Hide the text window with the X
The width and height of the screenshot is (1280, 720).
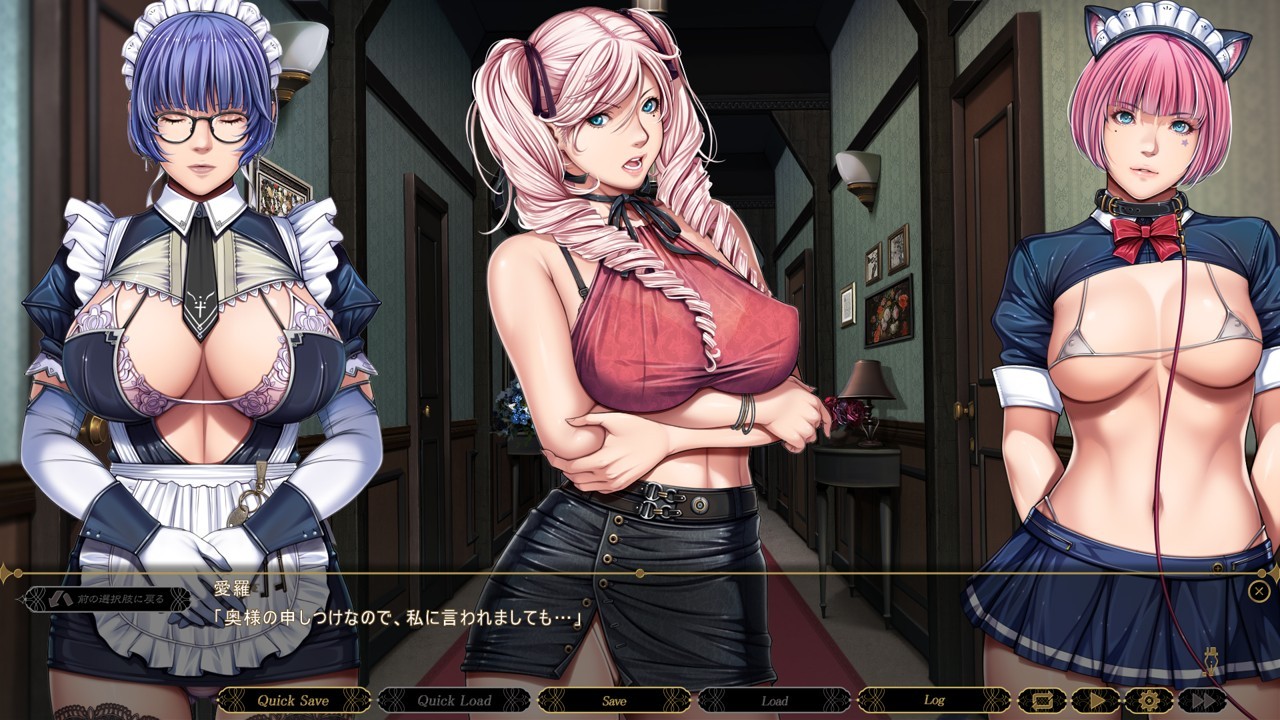[1259, 591]
